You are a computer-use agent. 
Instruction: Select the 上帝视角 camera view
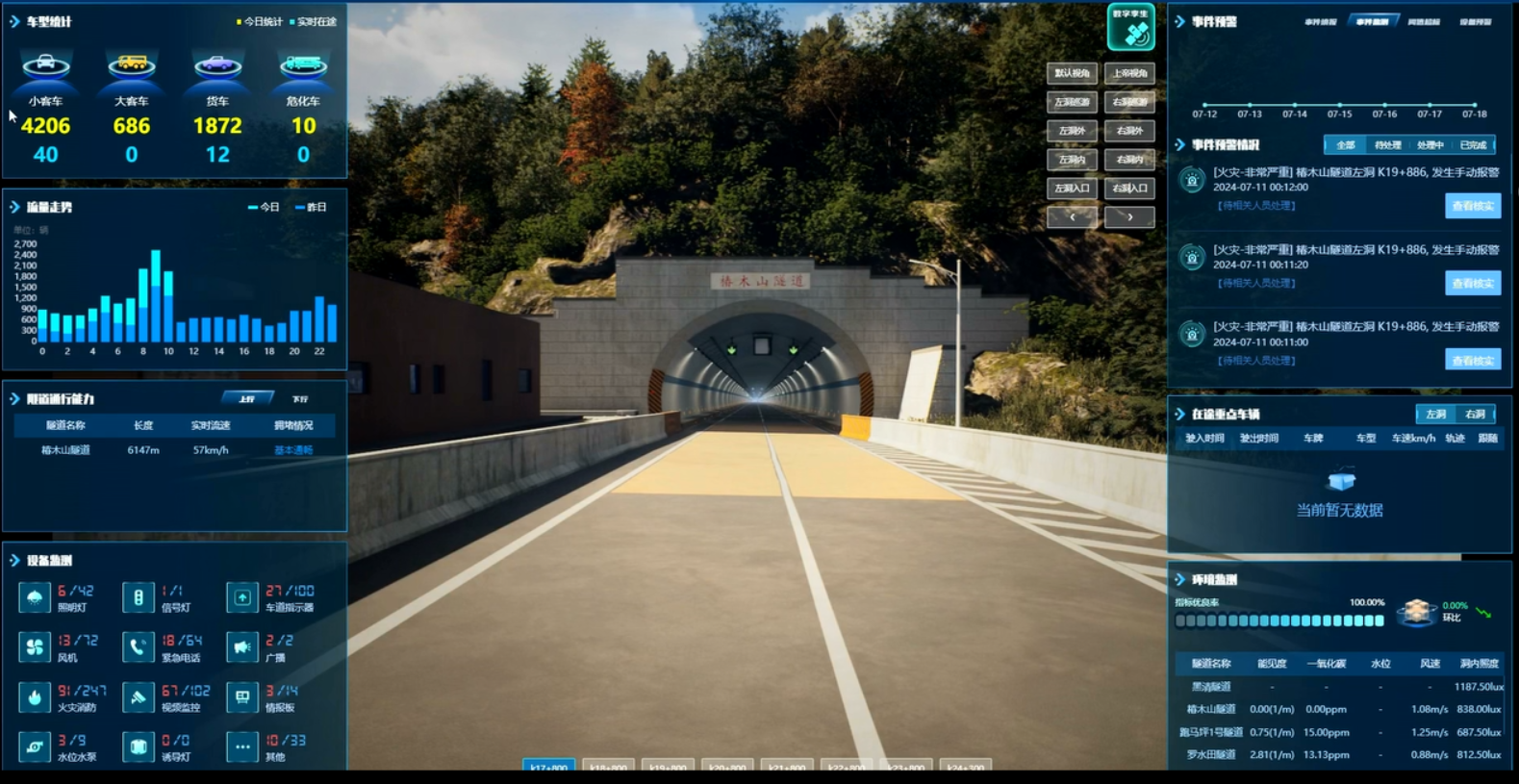click(1129, 73)
